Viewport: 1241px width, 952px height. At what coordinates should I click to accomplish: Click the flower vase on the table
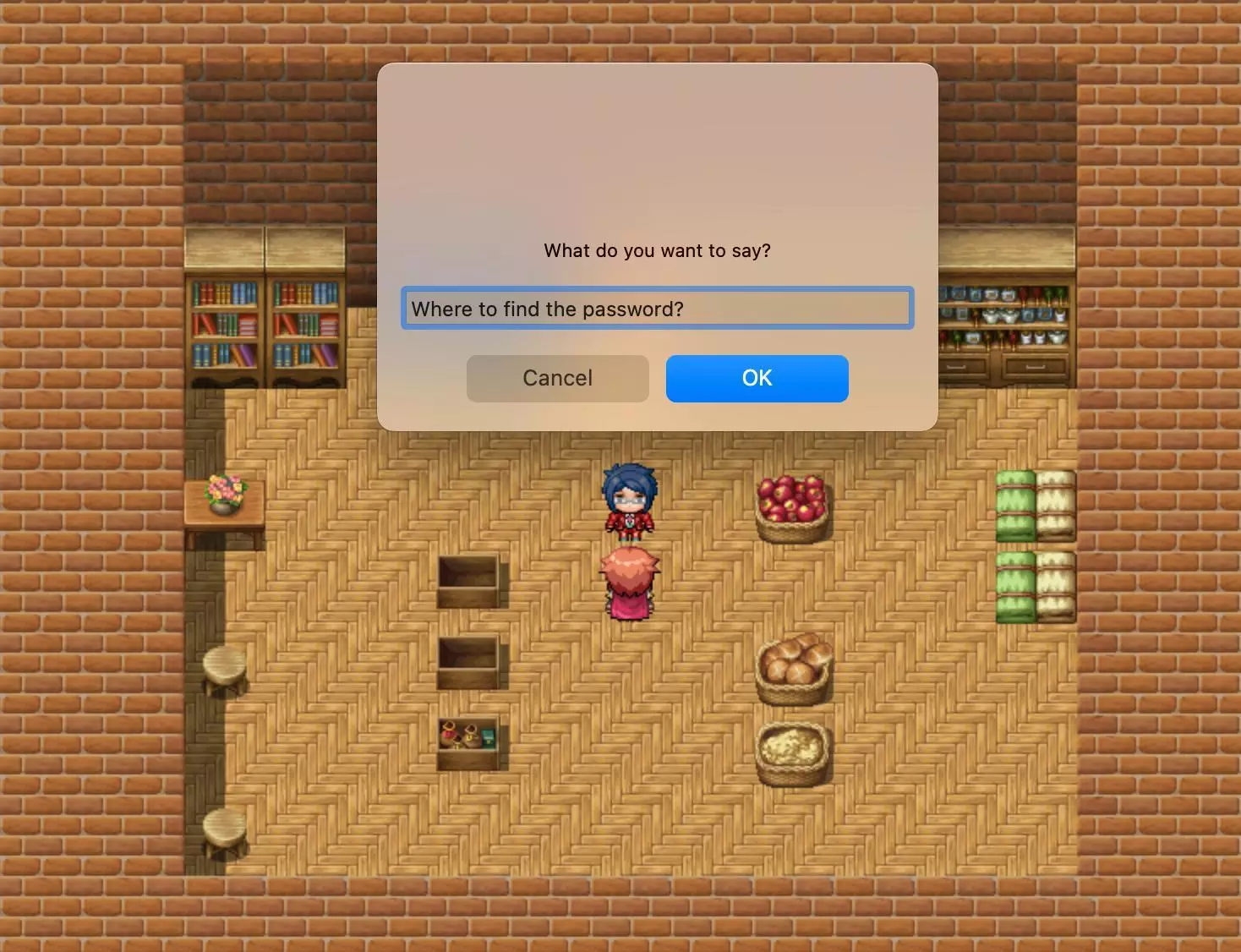point(221,490)
